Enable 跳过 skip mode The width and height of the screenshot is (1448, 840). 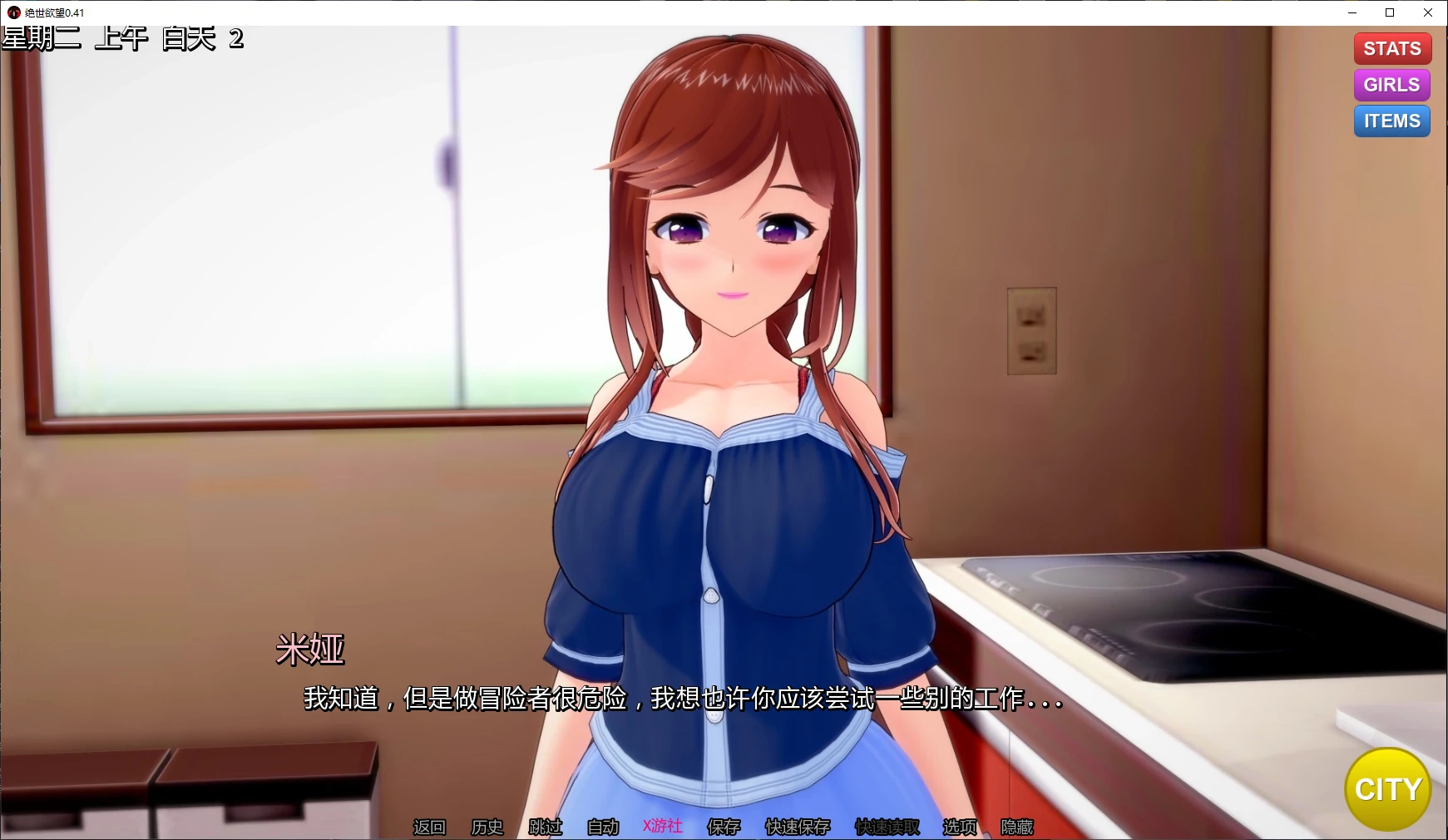(x=545, y=828)
